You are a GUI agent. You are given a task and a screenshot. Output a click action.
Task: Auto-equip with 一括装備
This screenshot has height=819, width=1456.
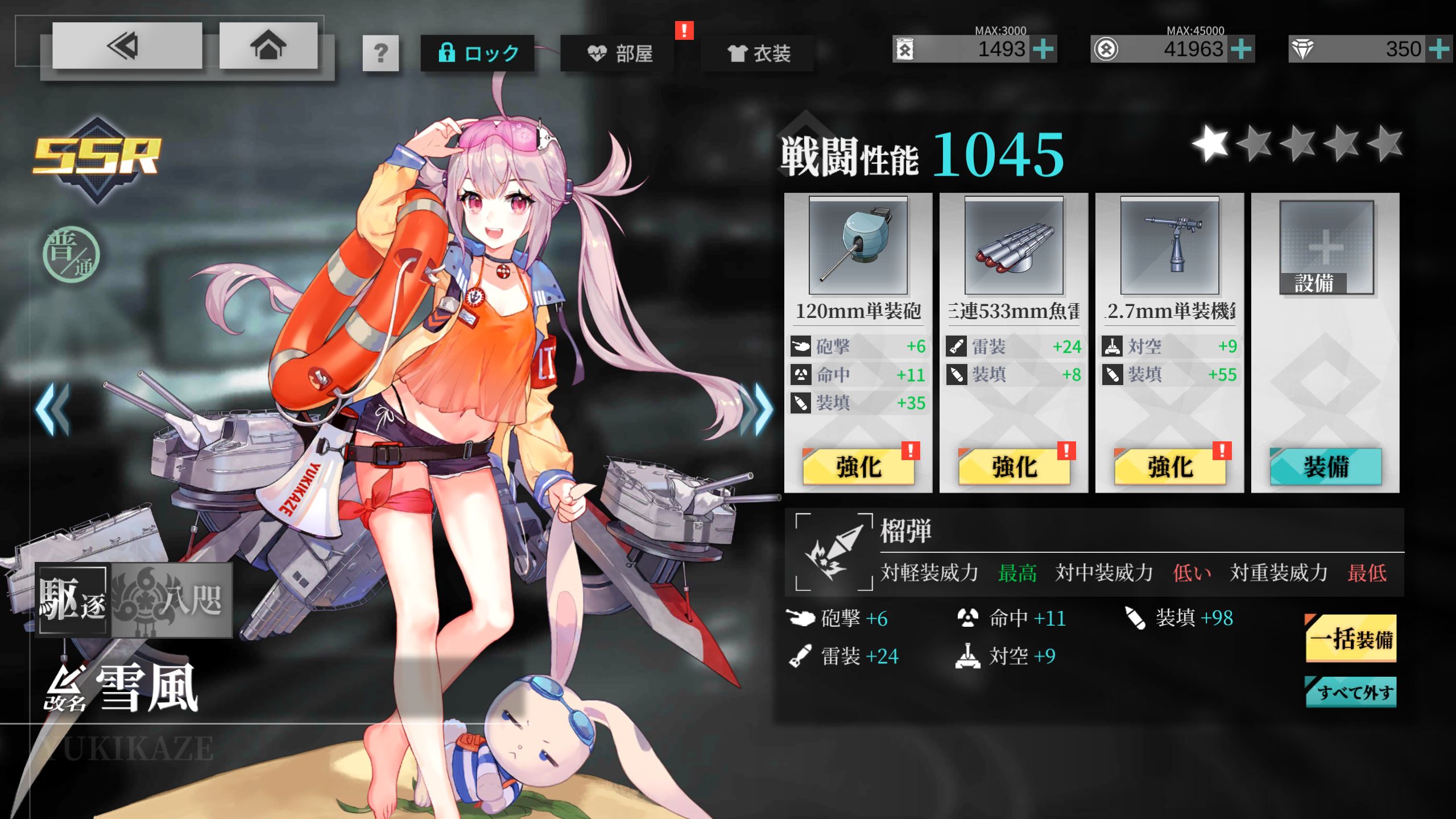(x=1351, y=639)
